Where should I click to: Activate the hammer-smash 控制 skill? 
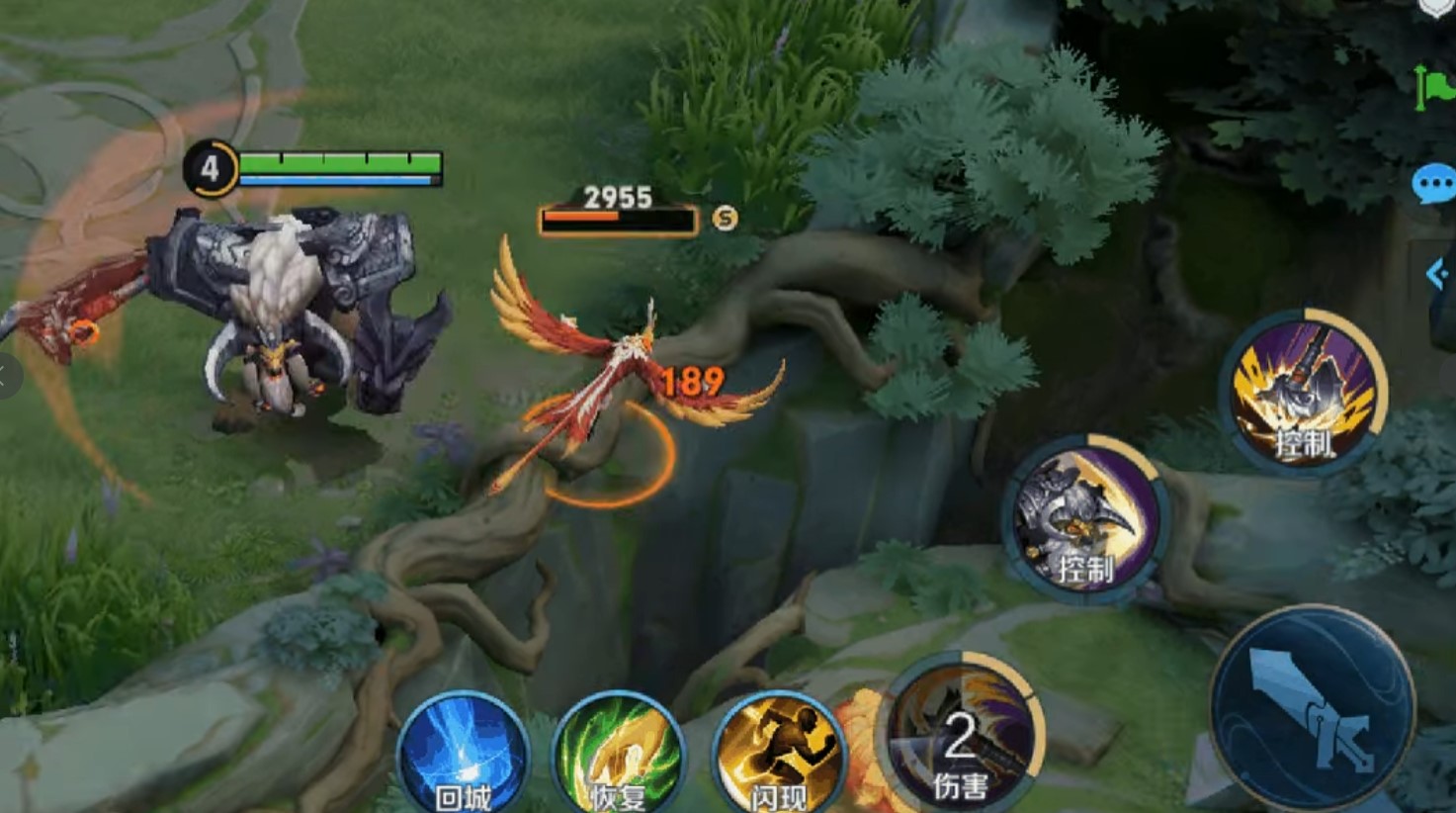1303,393
